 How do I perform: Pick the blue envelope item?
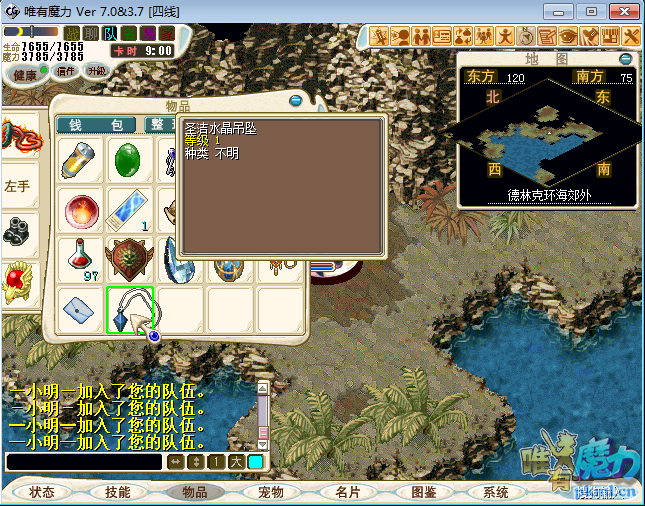click(80, 308)
